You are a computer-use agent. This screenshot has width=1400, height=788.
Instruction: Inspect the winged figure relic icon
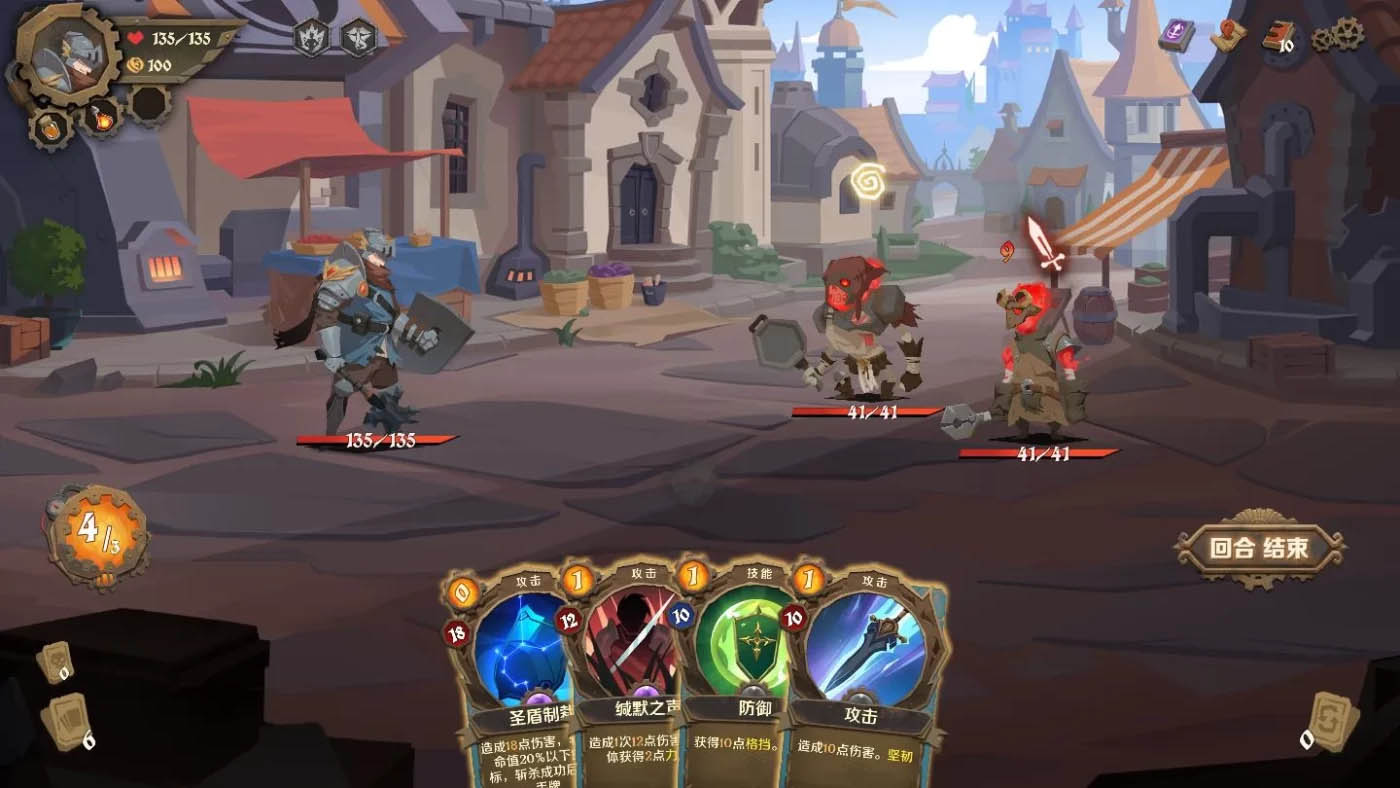pyautogui.click(x=358, y=38)
